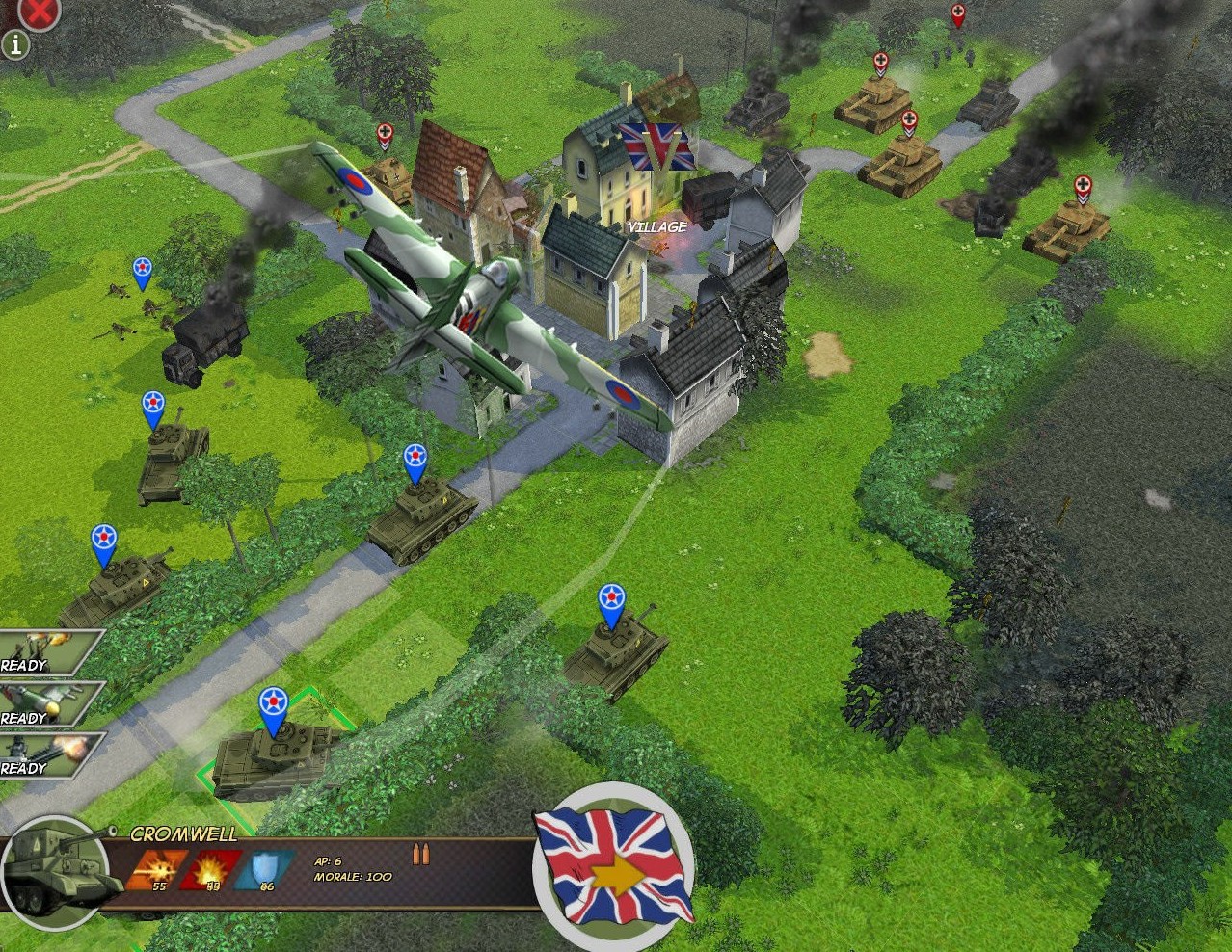Image resolution: width=1232 pixels, height=952 pixels.
Task: Open the green info button
Action: coord(15,44)
